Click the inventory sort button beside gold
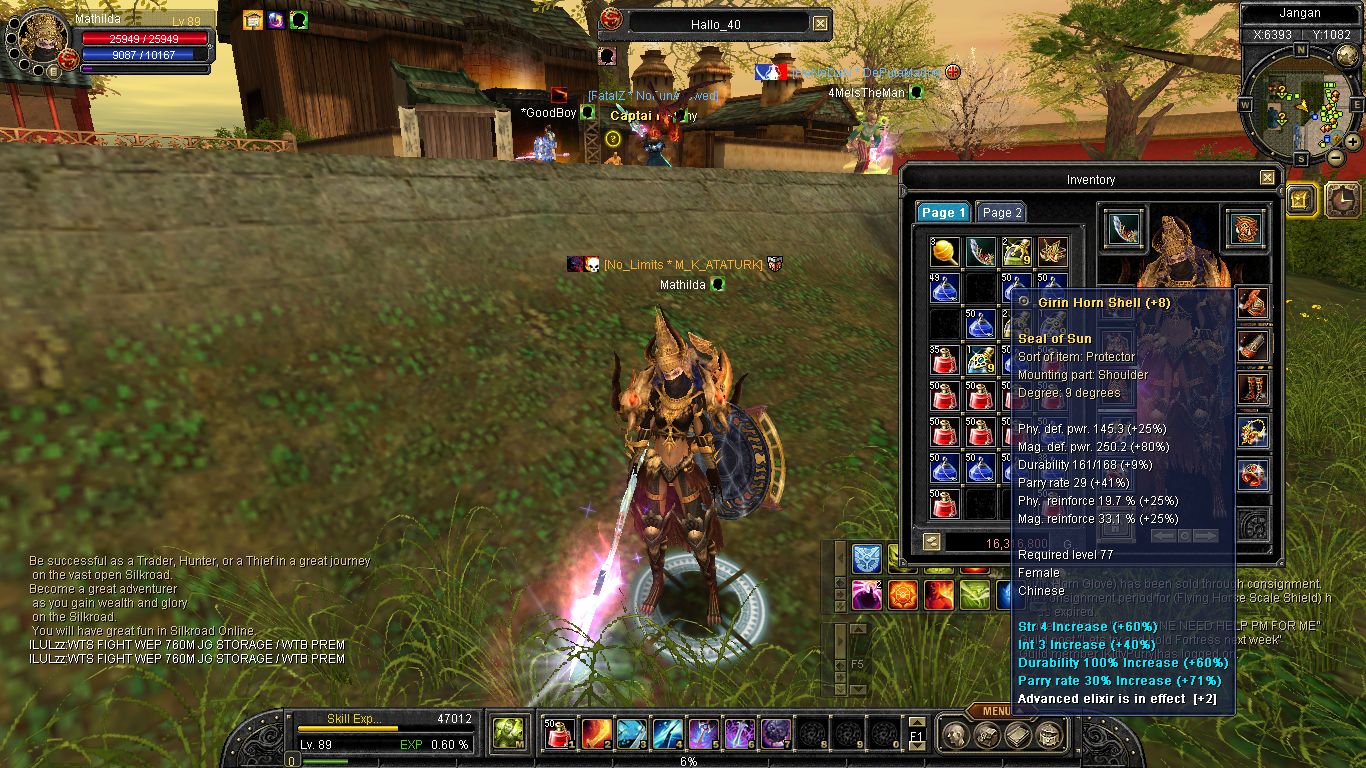Viewport: 1366px width, 768px height. [931, 542]
